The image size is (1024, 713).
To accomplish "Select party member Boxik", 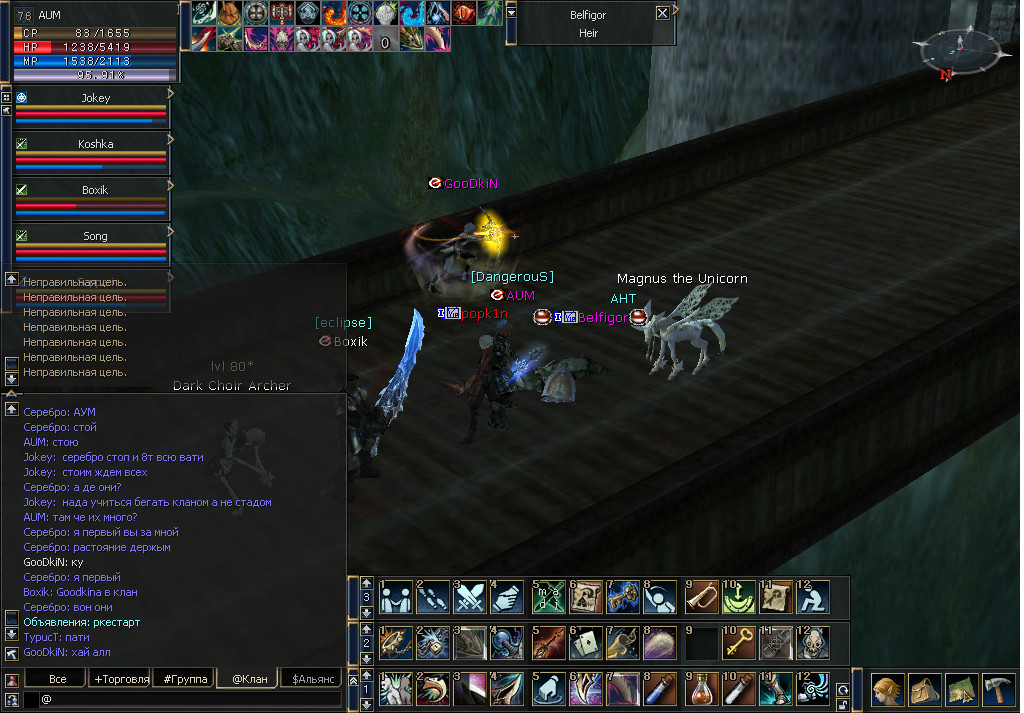I will [96, 190].
